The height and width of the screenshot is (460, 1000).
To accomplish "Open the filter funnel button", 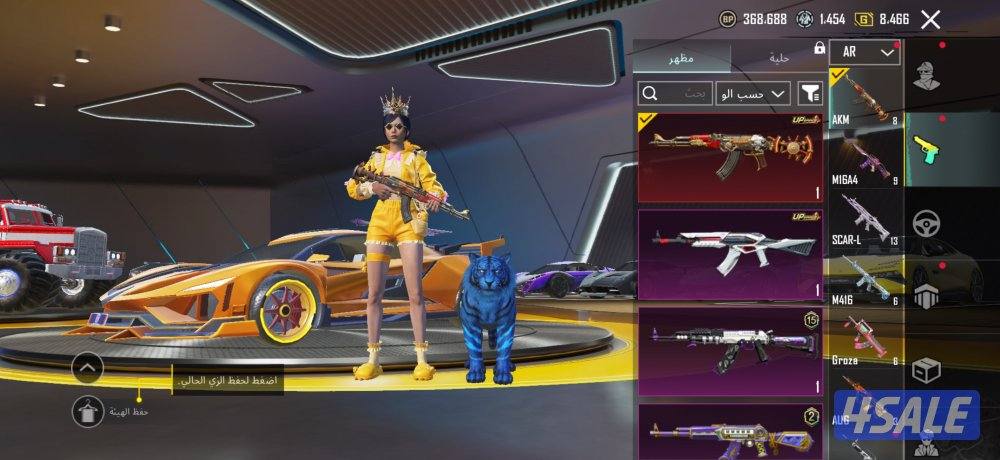I will [x=810, y=94].
